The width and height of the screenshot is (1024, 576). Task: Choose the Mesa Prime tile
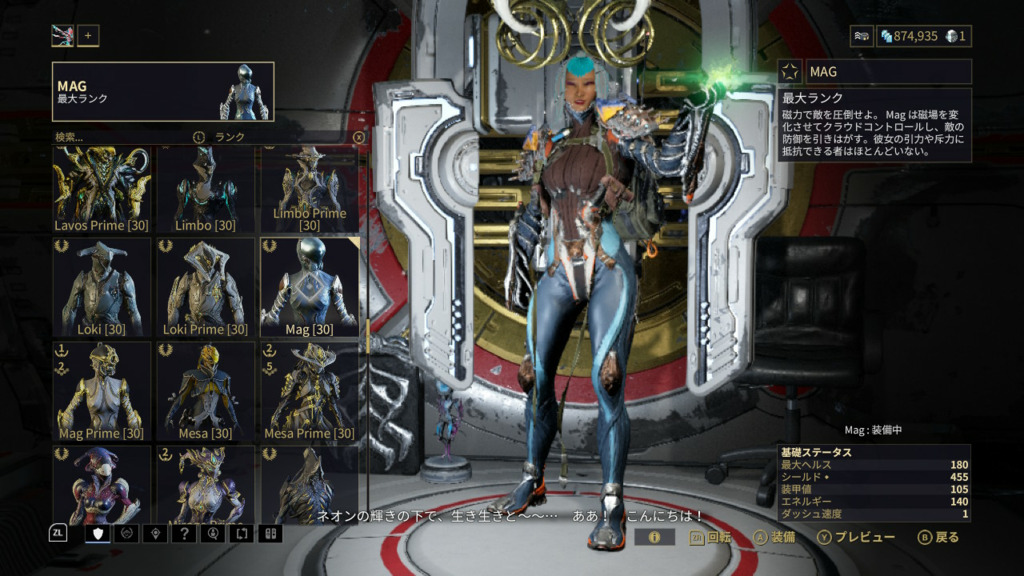point(309,391)
